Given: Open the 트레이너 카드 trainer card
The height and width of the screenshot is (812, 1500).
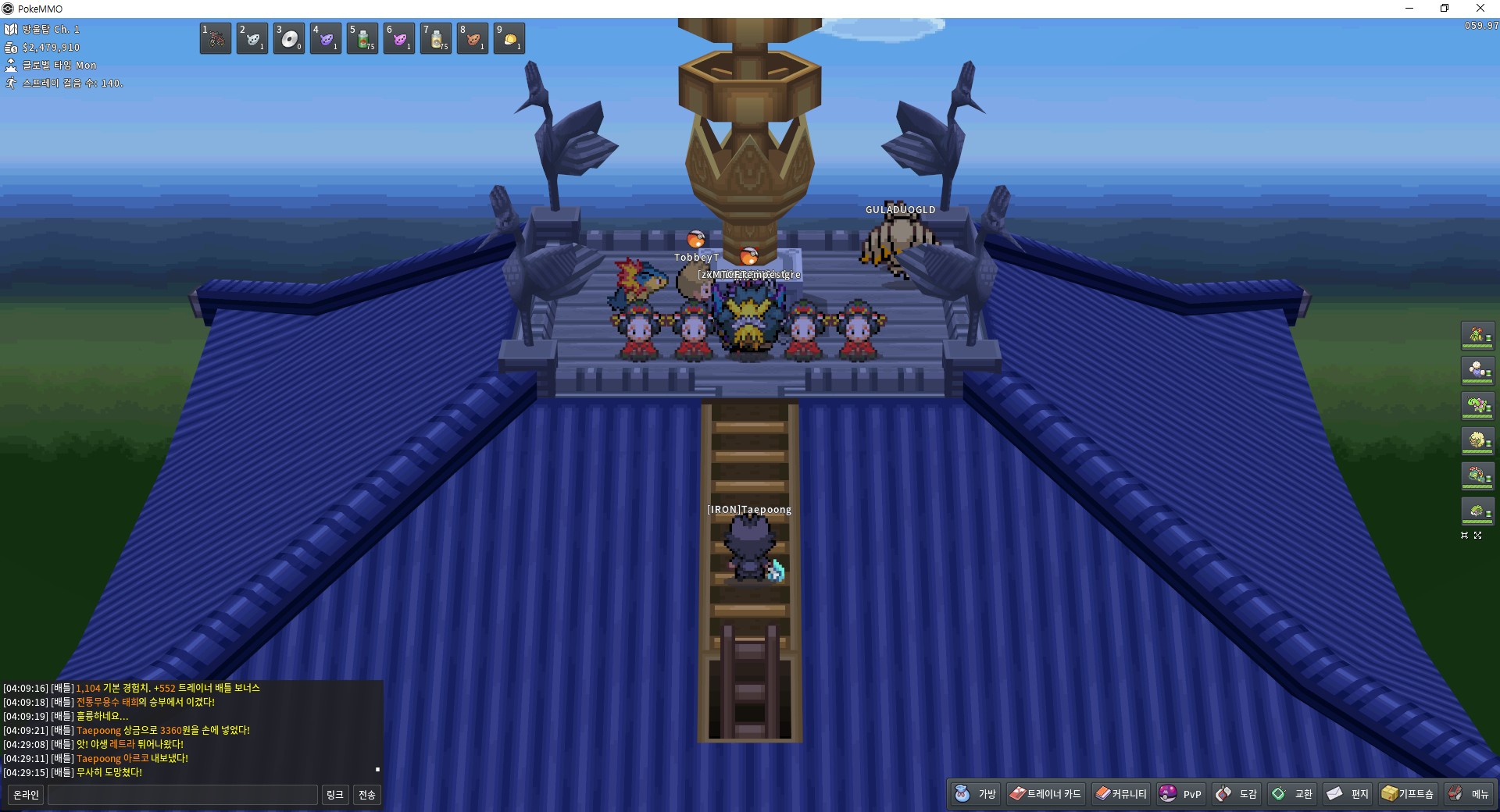Looking at the screenshot, I should click(1045, 794).
